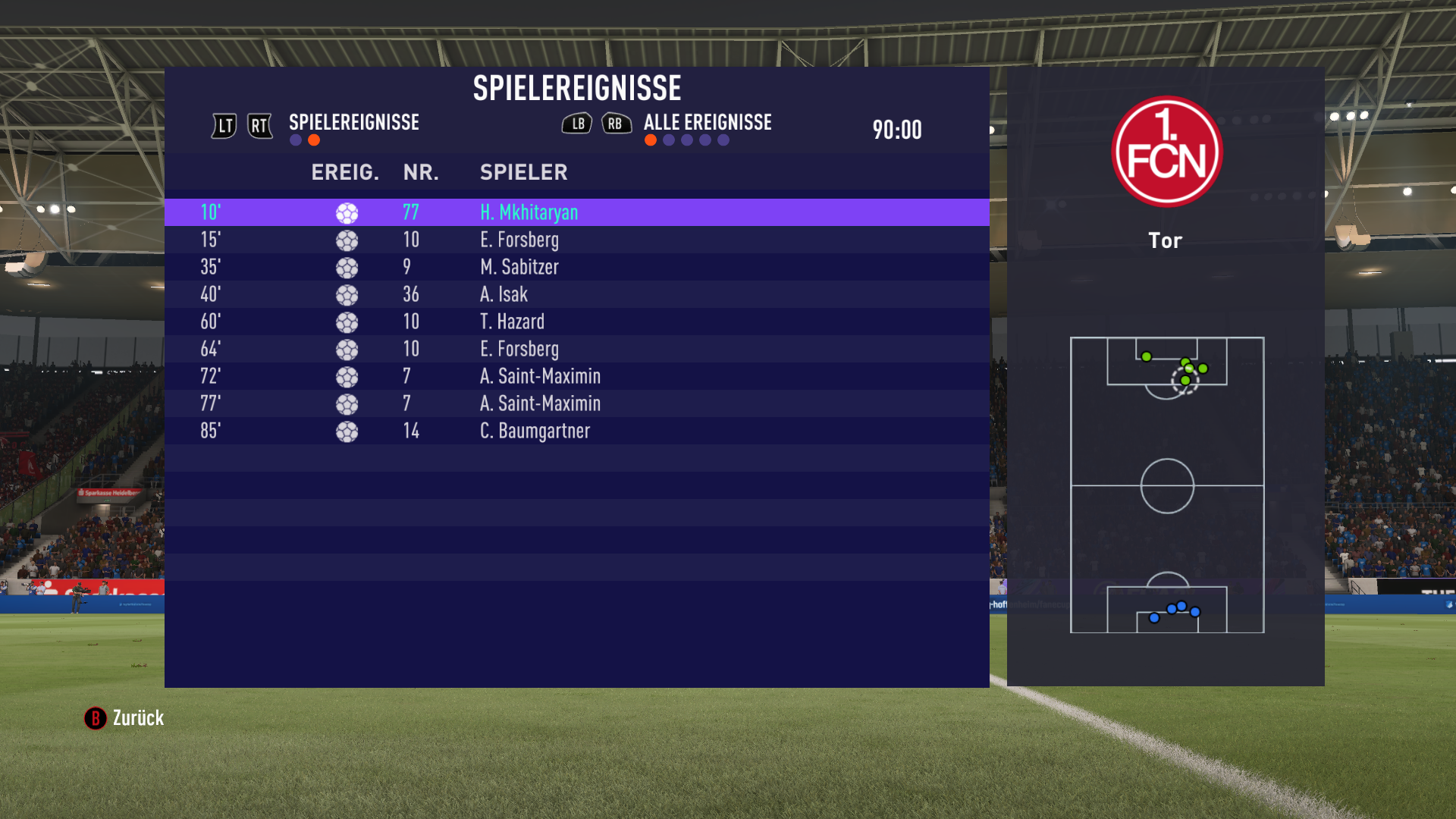Choose the E. Forsberg 64' goal event
The height and width of the screenshot is (819, 1456).
pyautogui.click(x=576, y=349)
